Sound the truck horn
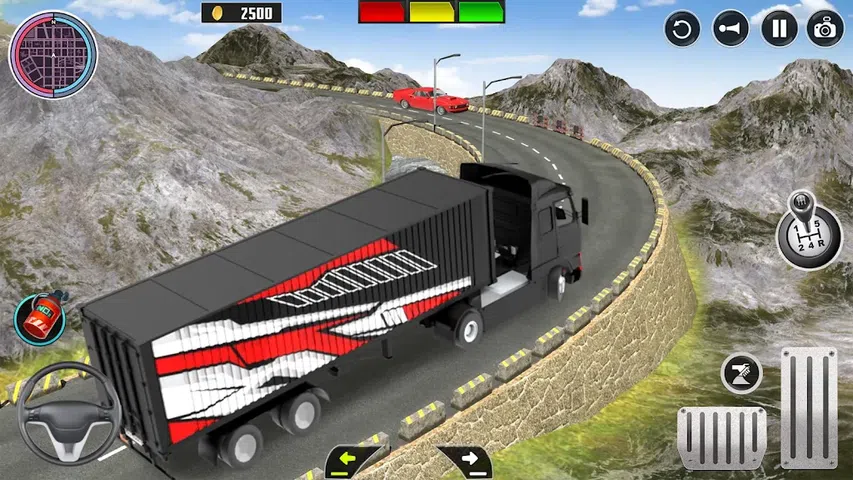 point(731,28)
